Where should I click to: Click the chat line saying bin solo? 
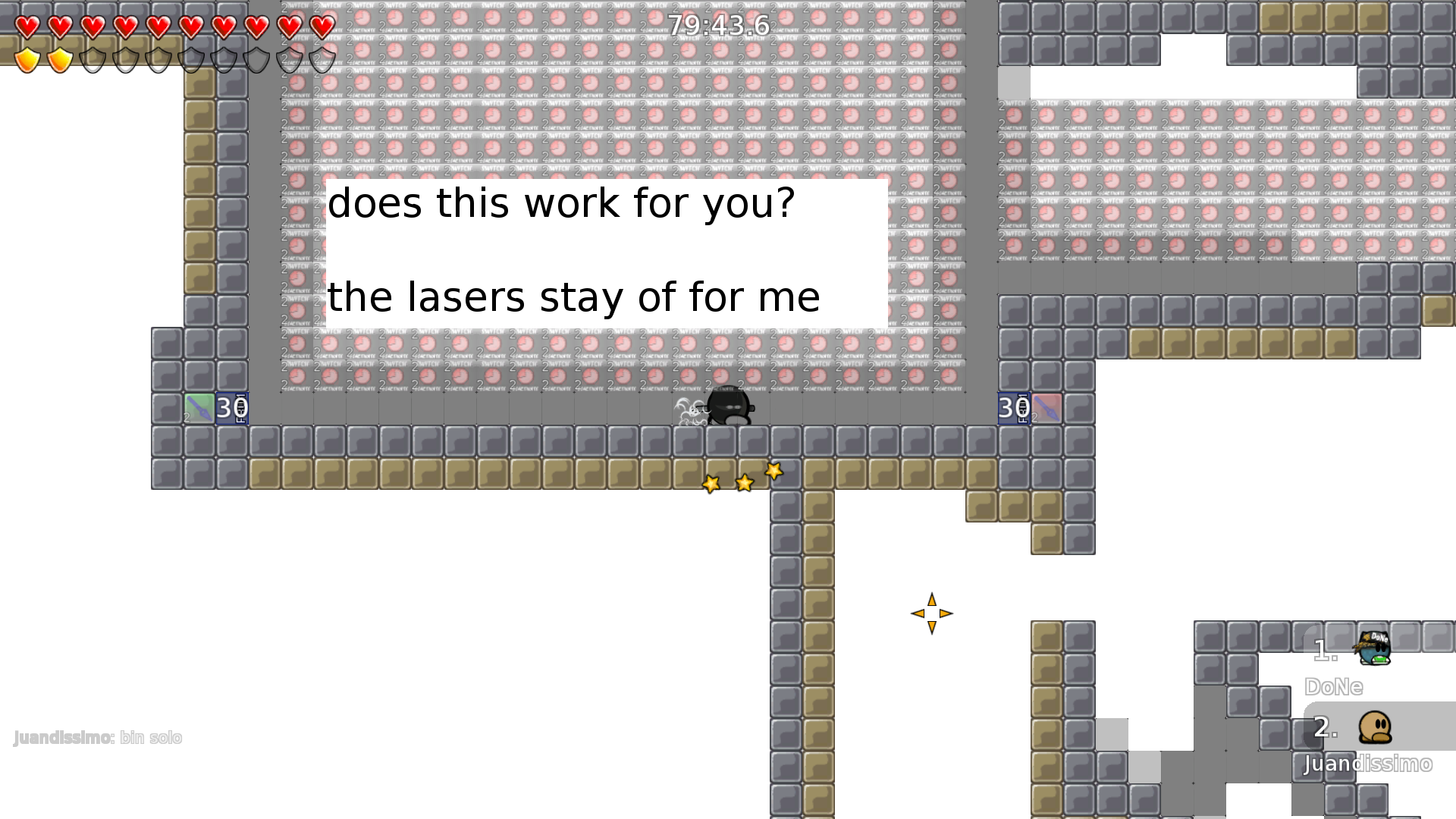pos(151,737)
